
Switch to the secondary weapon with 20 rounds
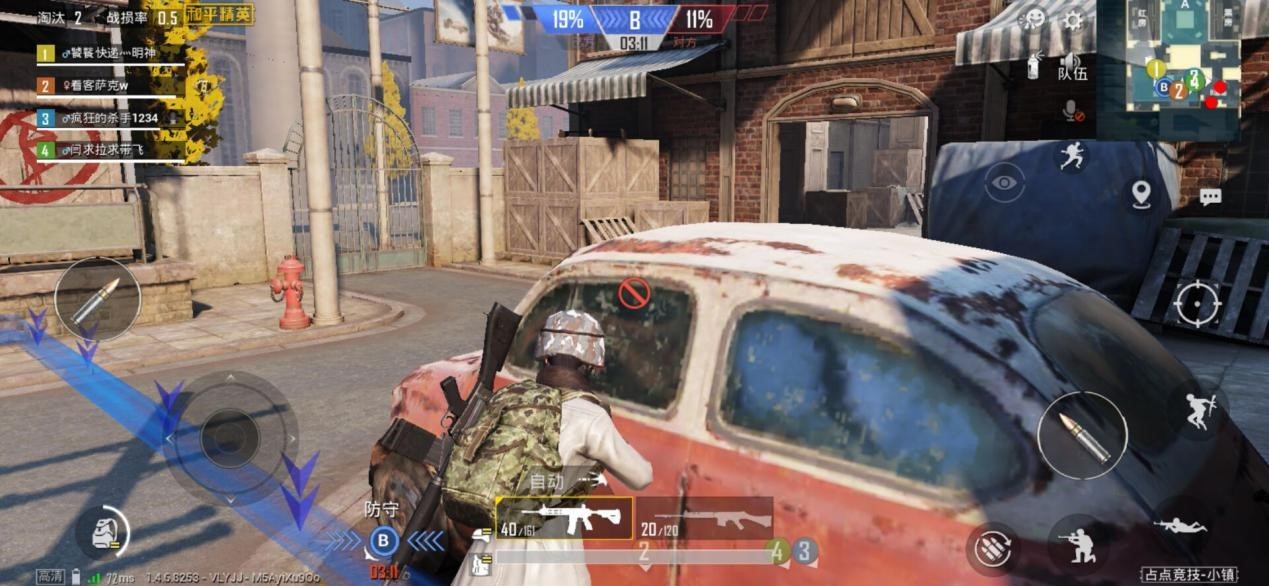click(x=704, y=517)
